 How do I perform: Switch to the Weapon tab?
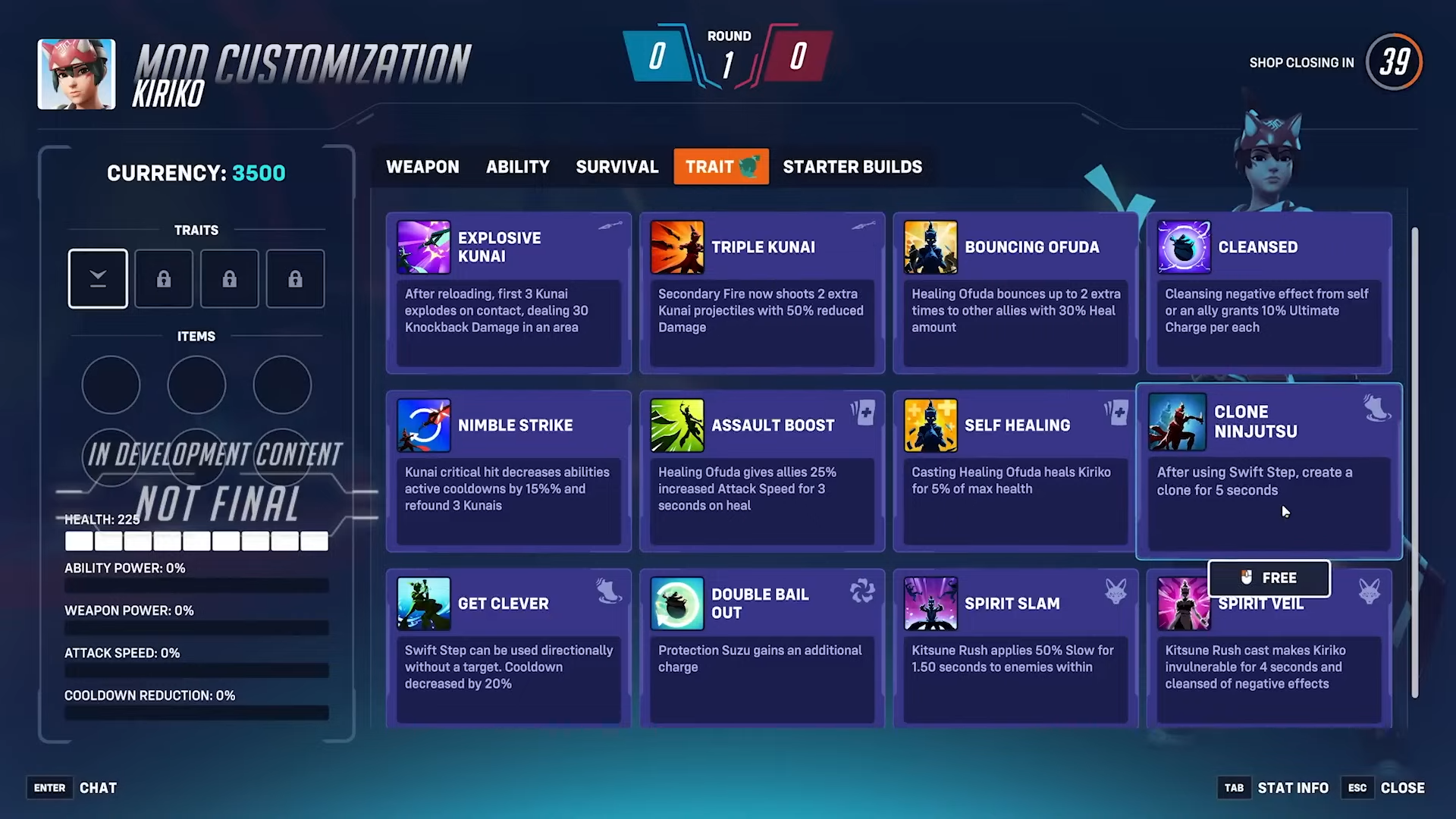[x=422, y=167]
